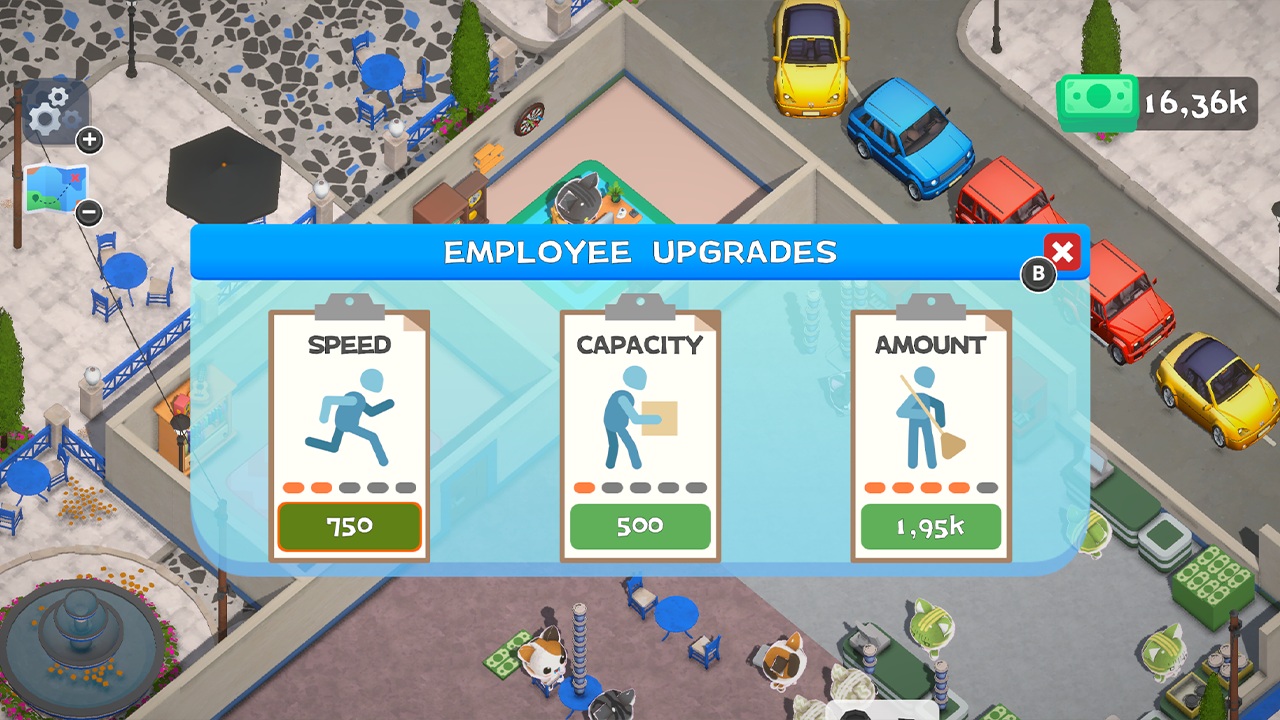
Task: Click the zoom-out minus control by minimap
Action: (x=89, y=214)
